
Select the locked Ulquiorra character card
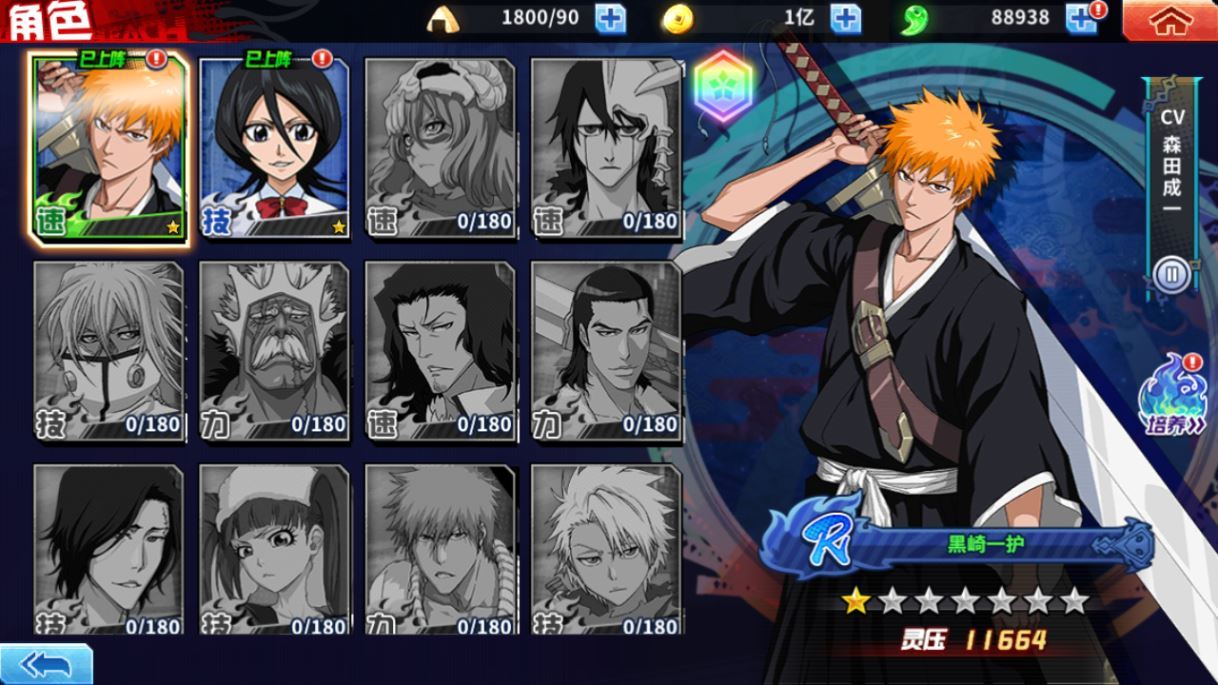click(x=606, y=148)
